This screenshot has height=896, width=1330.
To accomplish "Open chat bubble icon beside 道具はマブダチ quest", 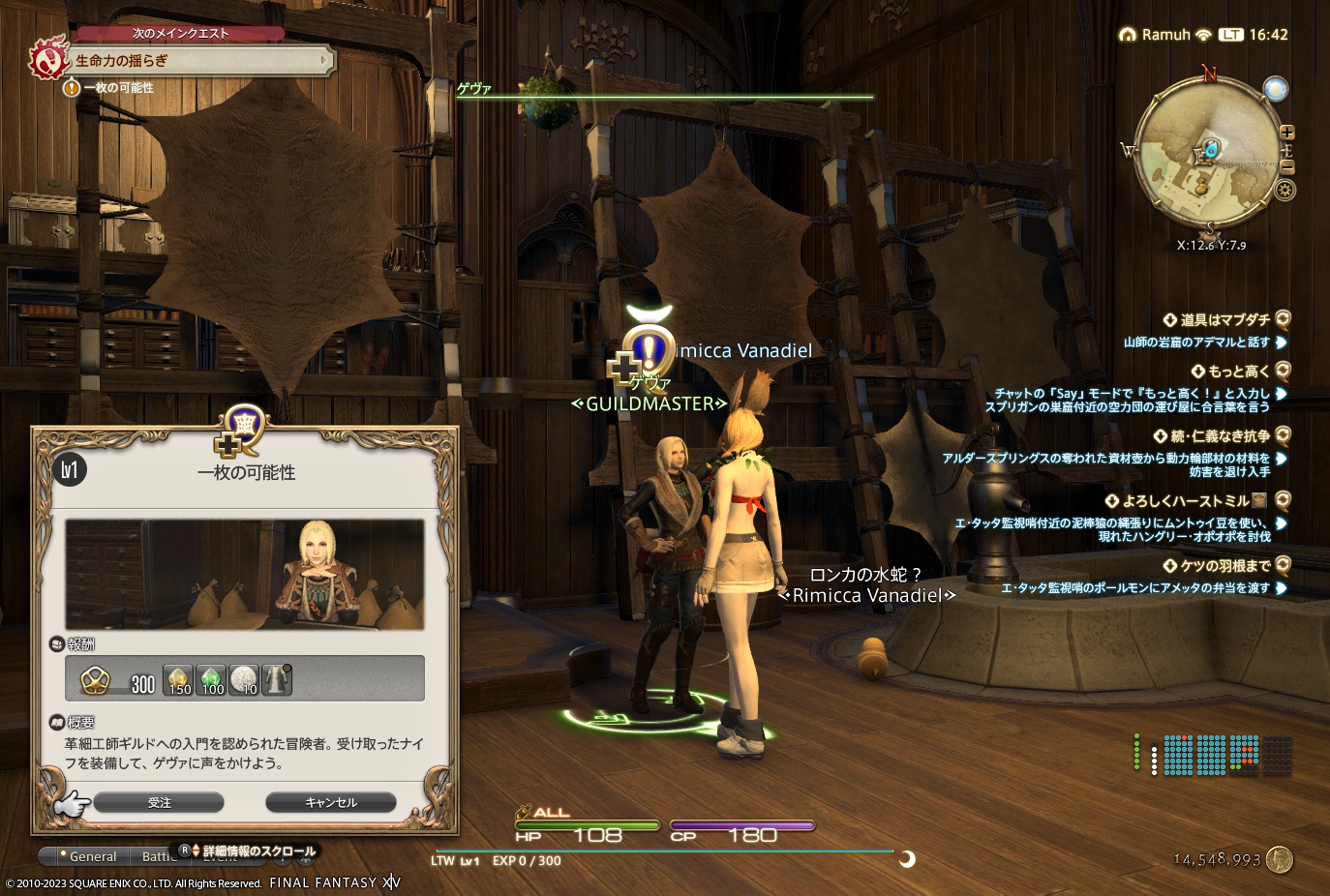I will (x=1285, y=319).
